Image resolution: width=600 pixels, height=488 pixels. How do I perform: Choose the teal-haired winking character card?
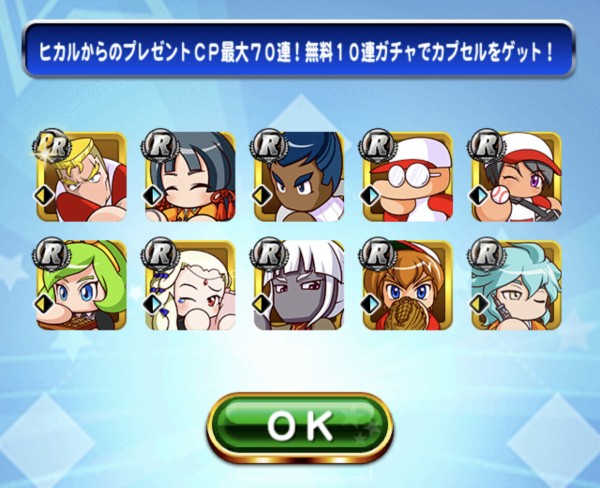(516, 285)
